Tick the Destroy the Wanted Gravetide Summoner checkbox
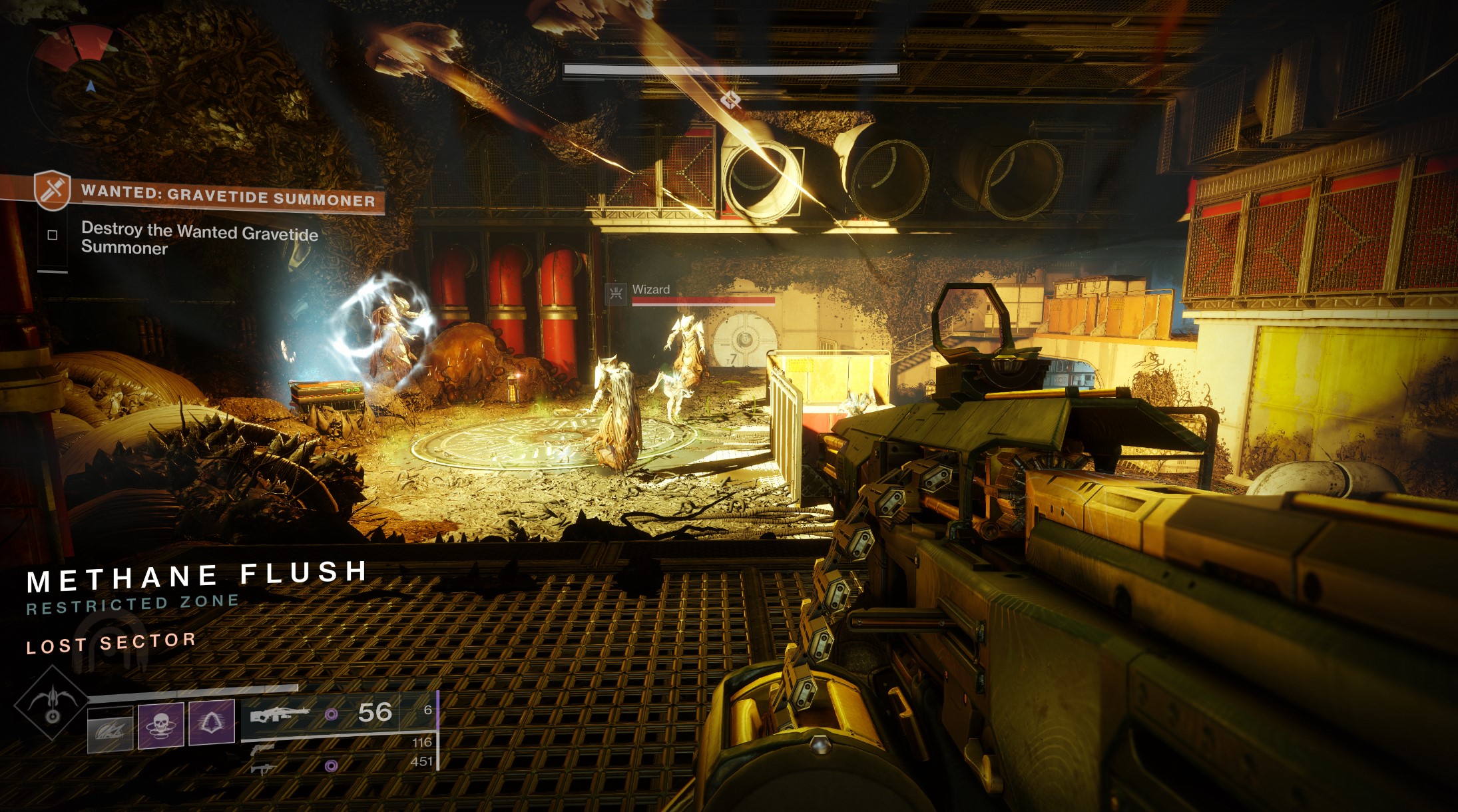Viewport: 1458px width, 812px height. click(x=53, y=235)
